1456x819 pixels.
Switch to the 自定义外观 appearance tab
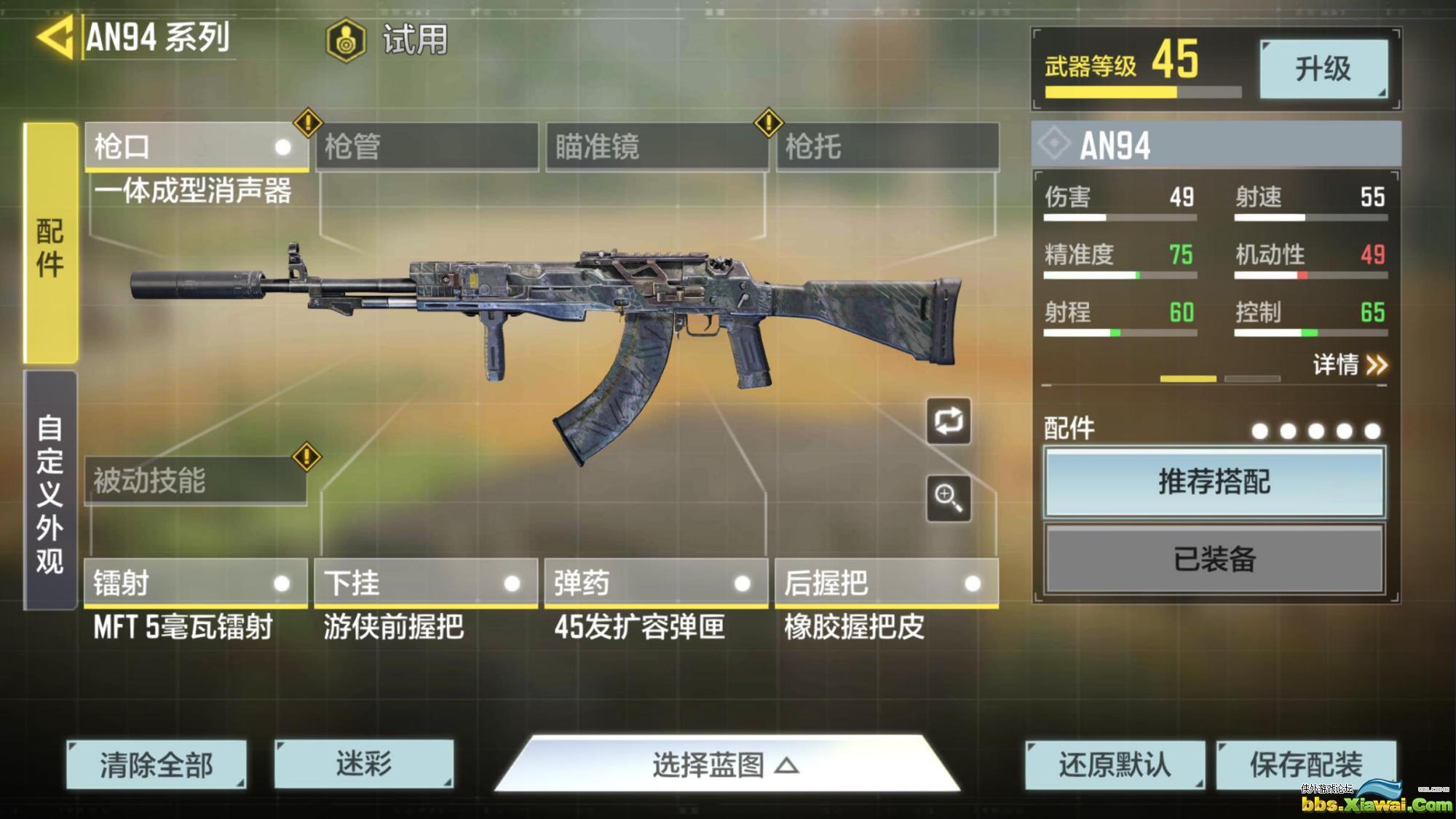click(x=50, y=491)
